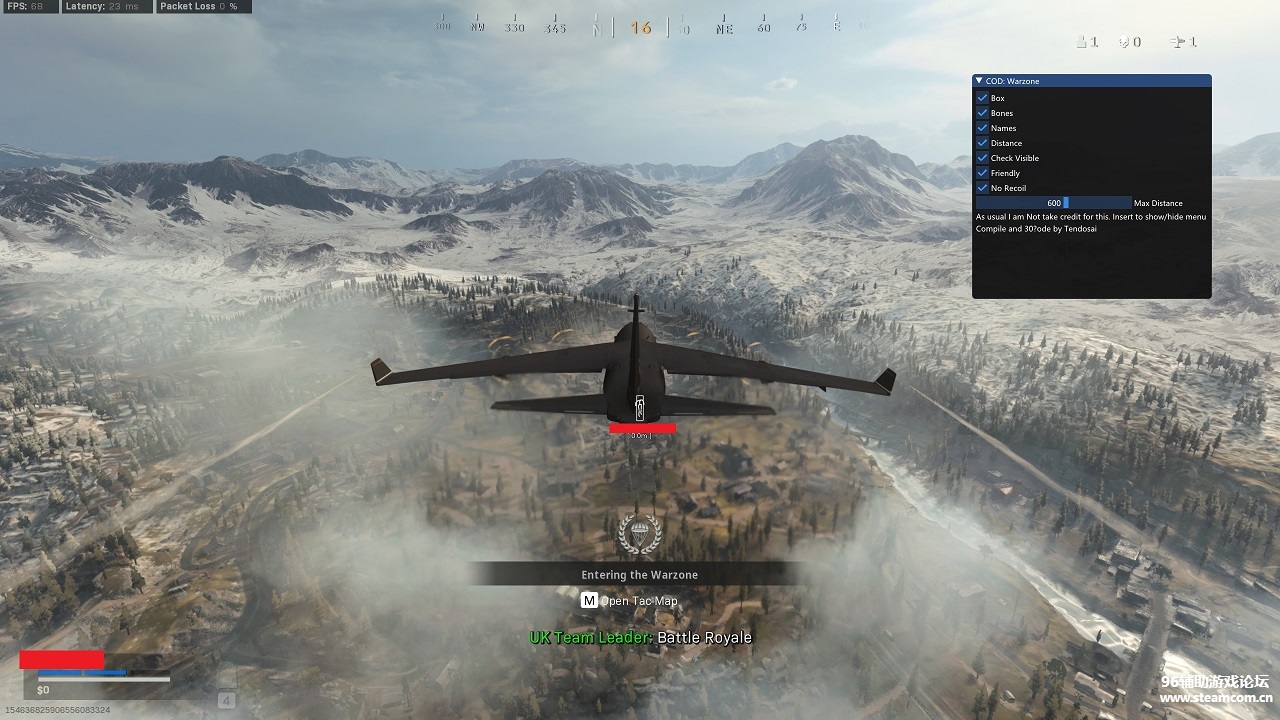Screen dimensions: 1280x720
Task: Toggle the Names checkbox
Action: click(982, 128)
